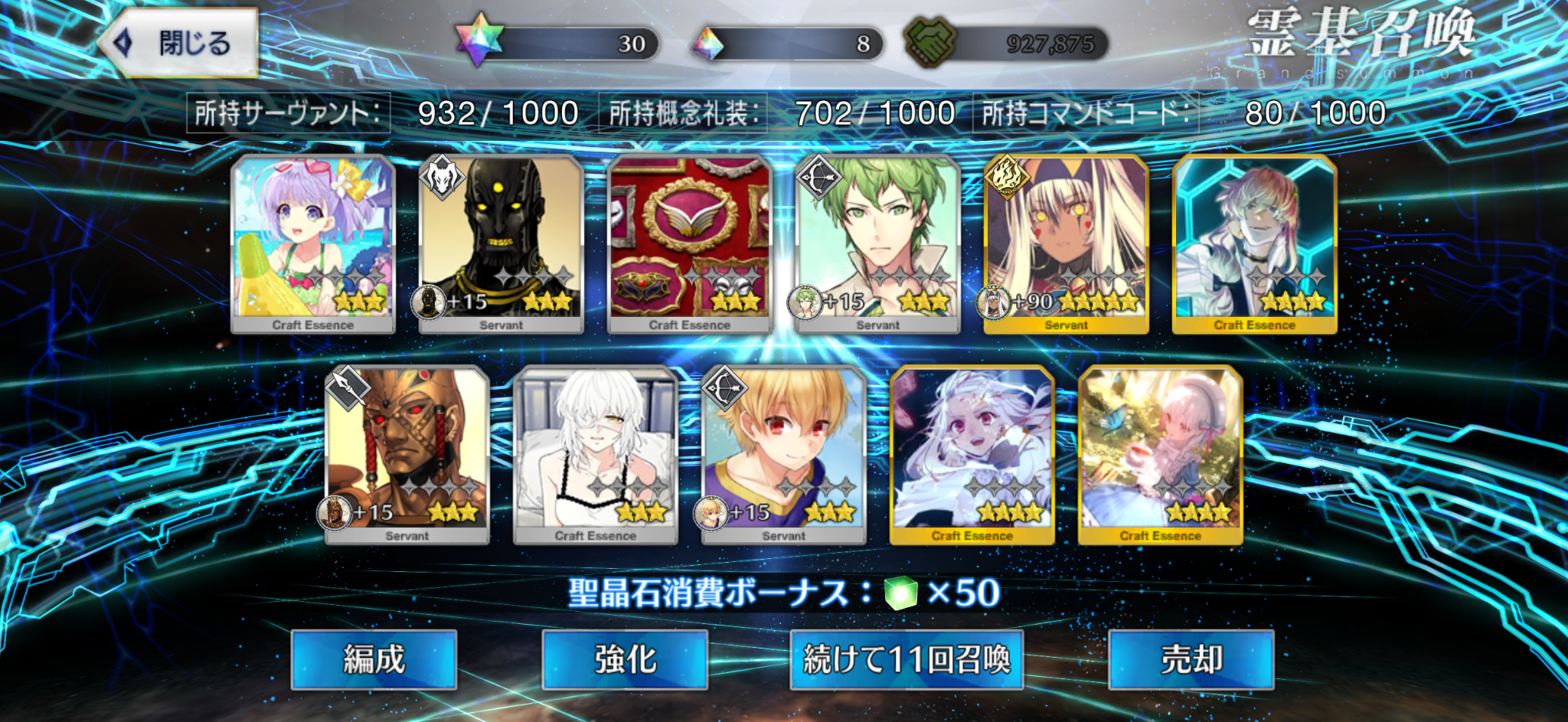View the black-skinned golden-eyed servant card
The height and width of the screenshot is (722, 1568).
click(501, 243)
